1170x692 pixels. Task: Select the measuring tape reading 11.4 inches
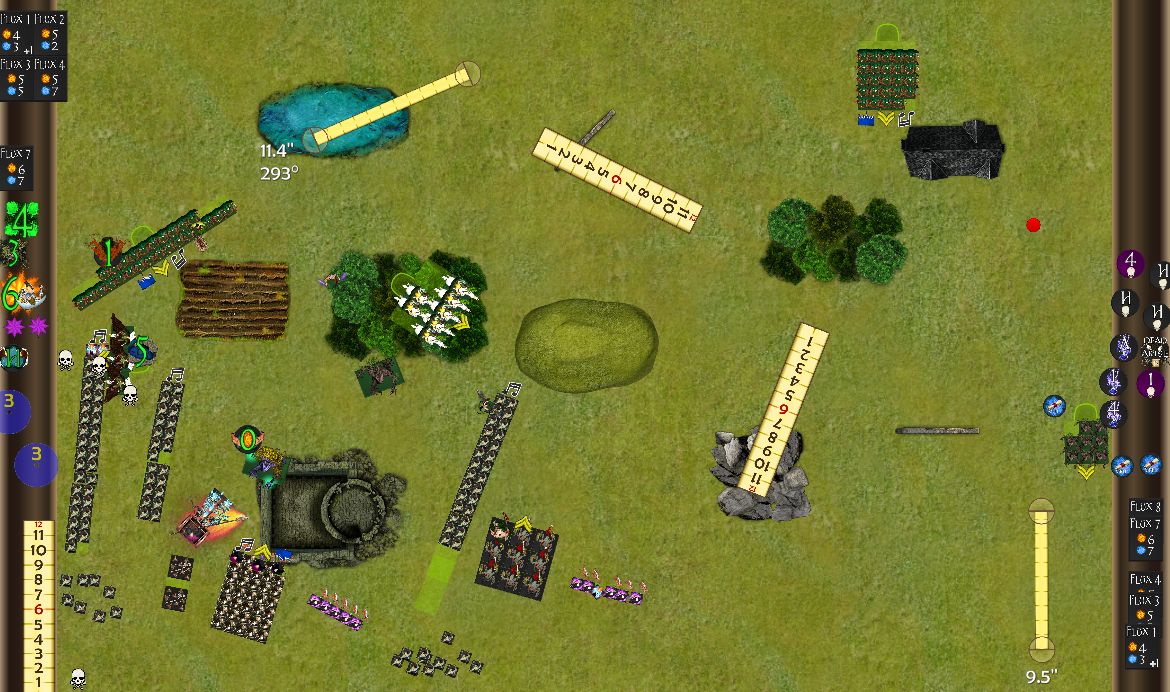click(x=390, y=105)
